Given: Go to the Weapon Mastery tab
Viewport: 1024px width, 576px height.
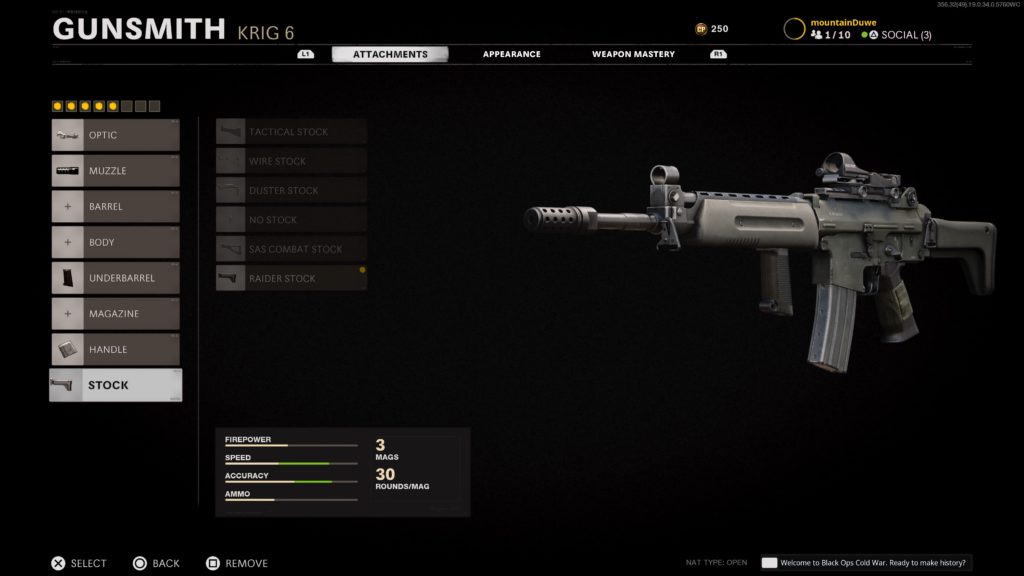Looking at the screenshot, I should [x=633, y=54].
